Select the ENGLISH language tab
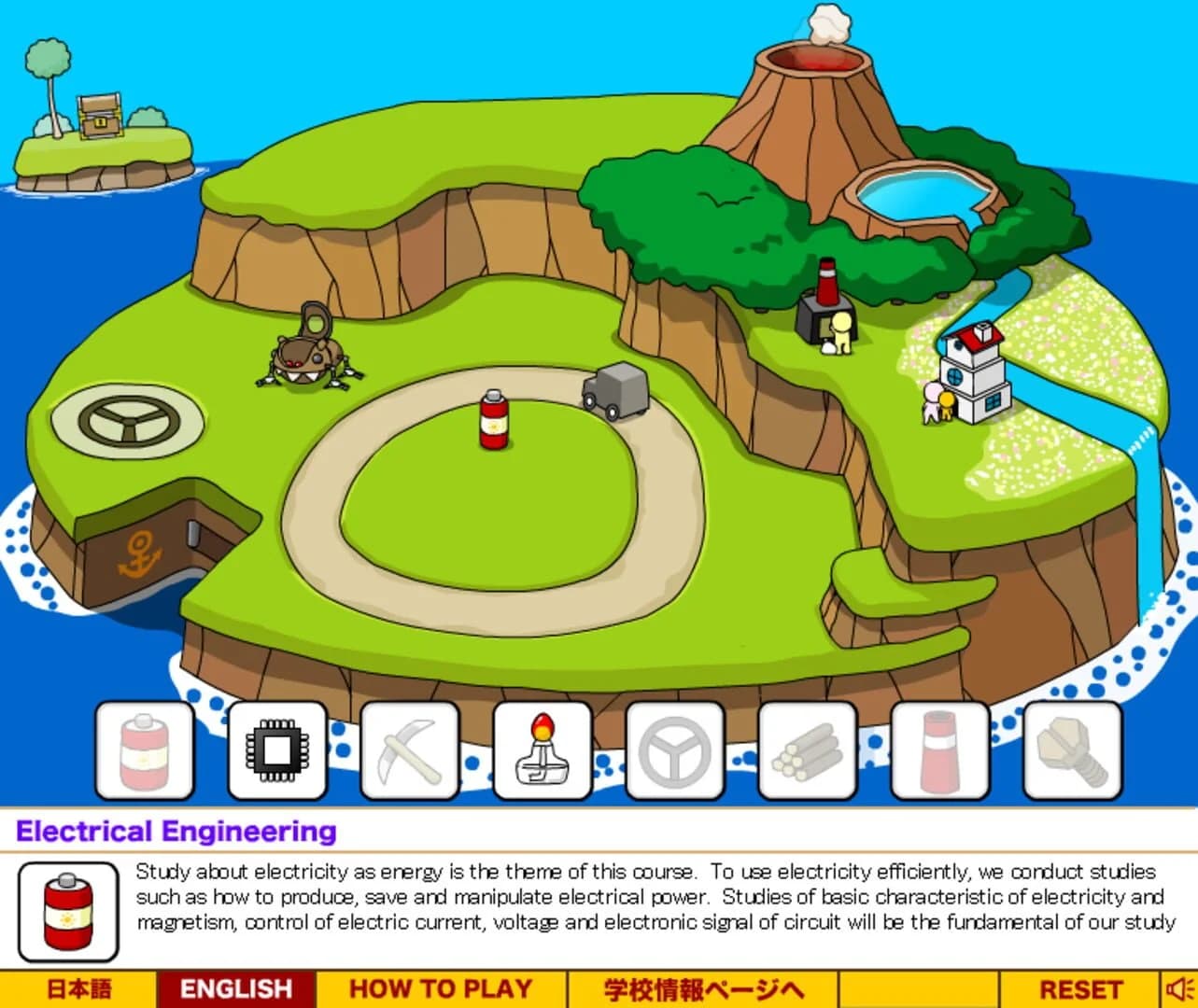Screen dimensions: 1198x1008 236,987
